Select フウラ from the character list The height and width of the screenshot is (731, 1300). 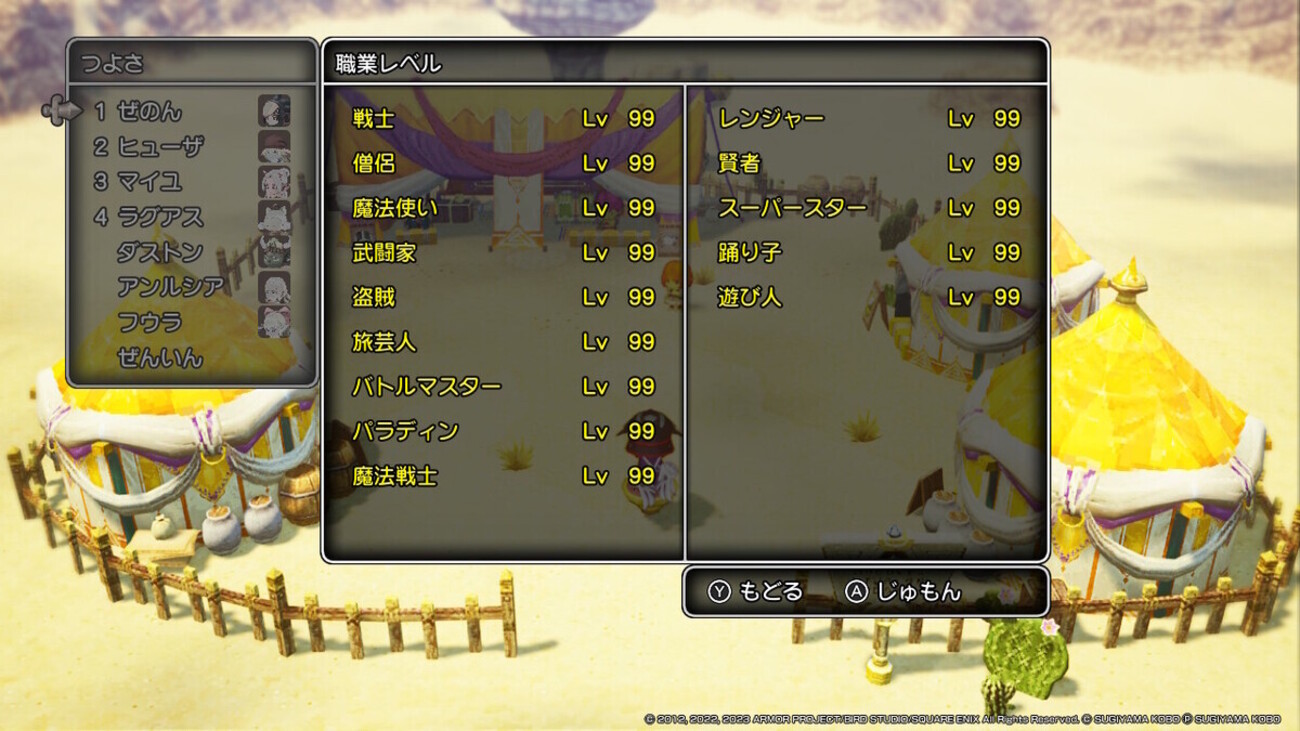150,322
